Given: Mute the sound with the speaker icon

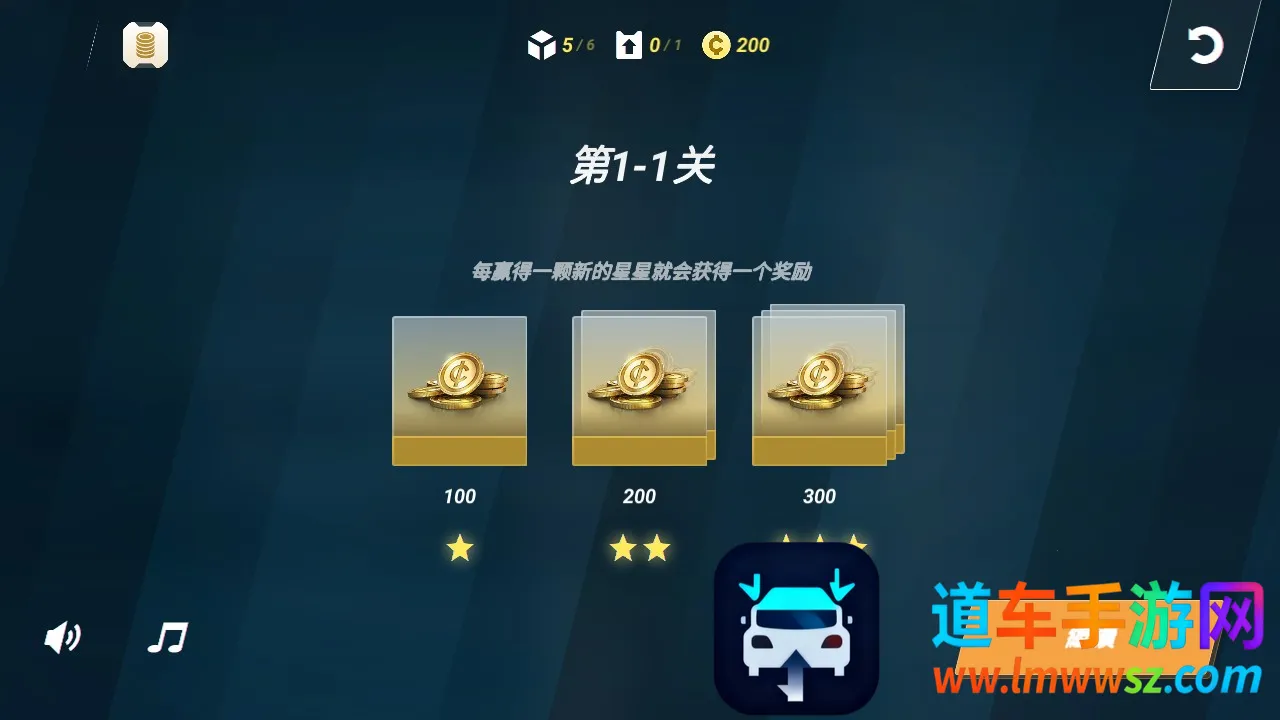Looking at the screenshot, I should coord(62,637).
